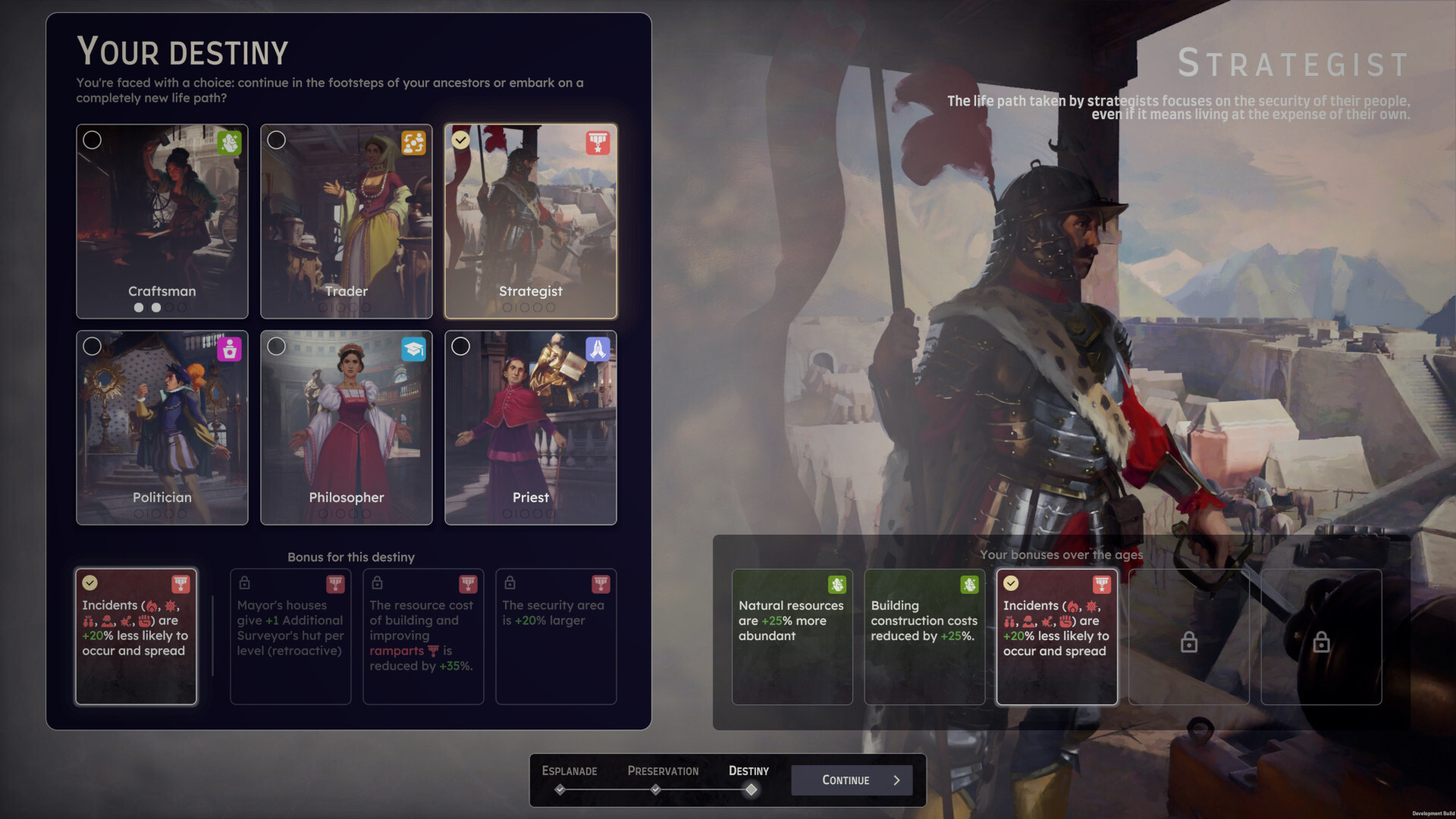Click the red medal icon on Strategist card
Image resolution: width=1456 pixels, height=819 pixels.
[597, 141]
